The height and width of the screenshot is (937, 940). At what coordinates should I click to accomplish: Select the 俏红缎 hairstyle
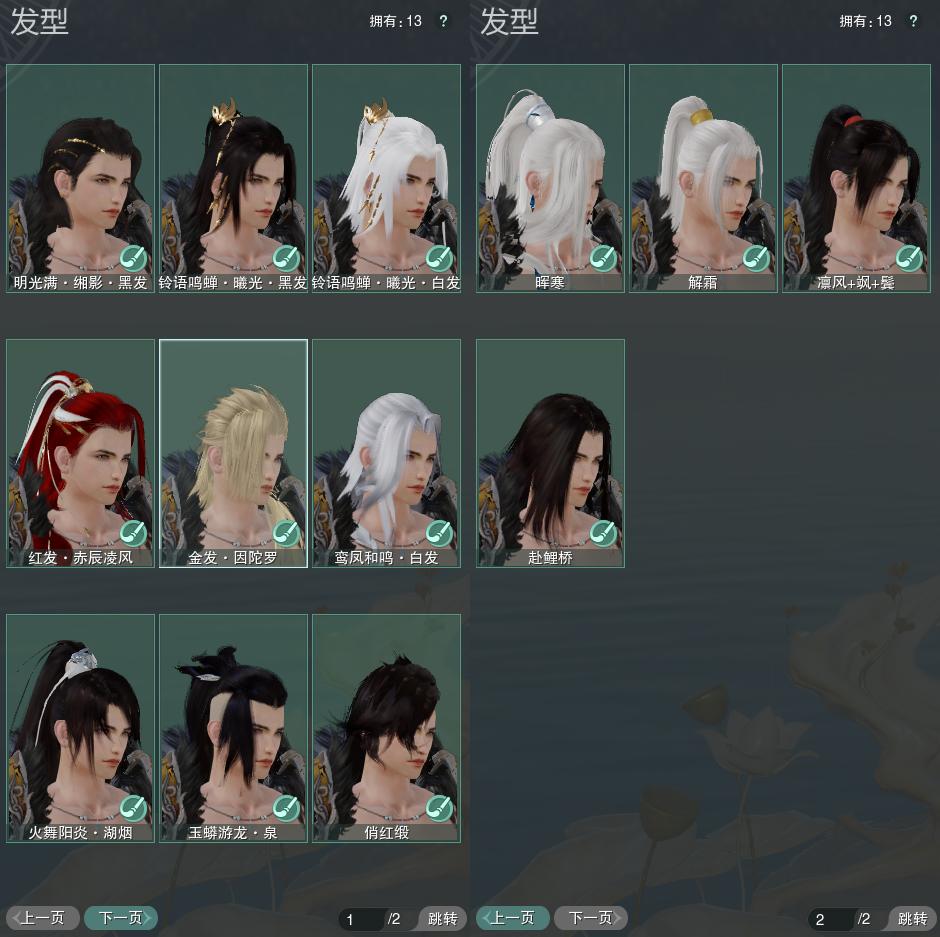[386, 720]
